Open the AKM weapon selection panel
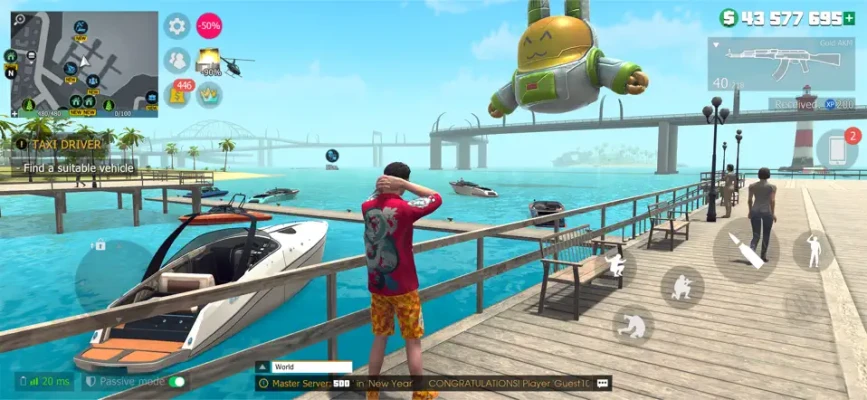Image resolution: width=867 pixels, height=400 pixels. pyautogui.click(x=780, y=65)
